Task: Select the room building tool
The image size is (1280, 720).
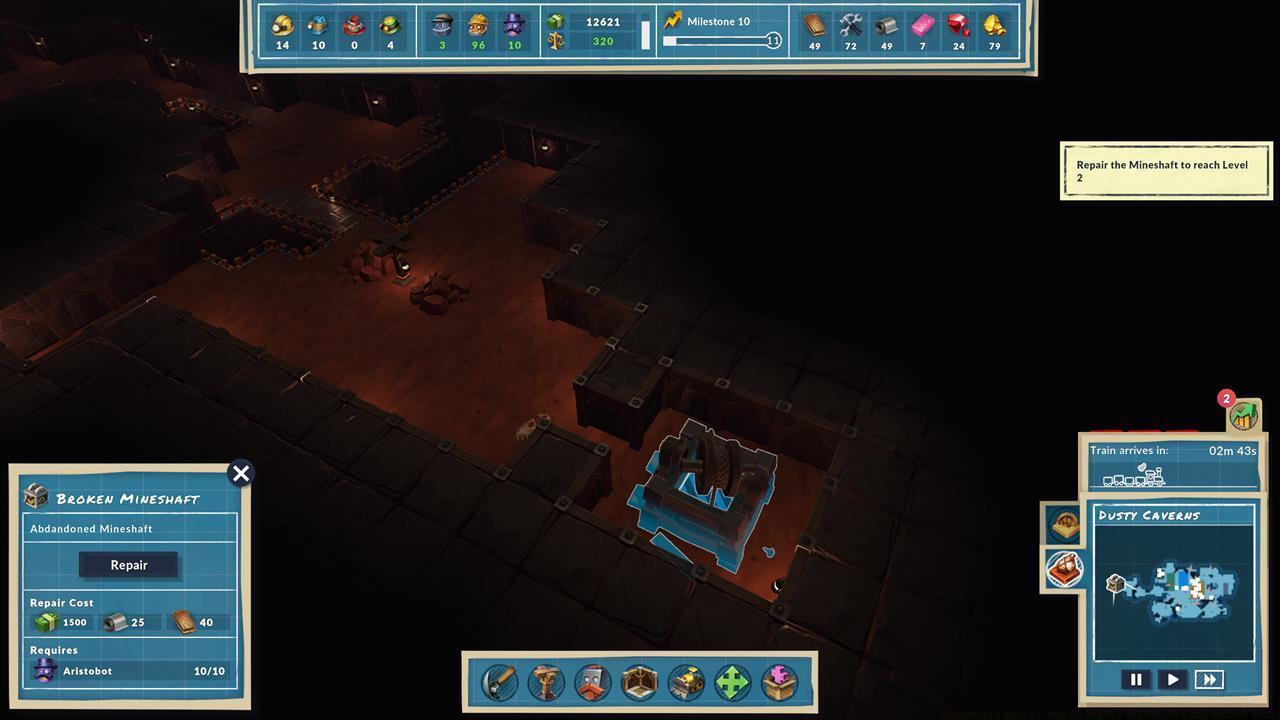Action: (637, 683)
